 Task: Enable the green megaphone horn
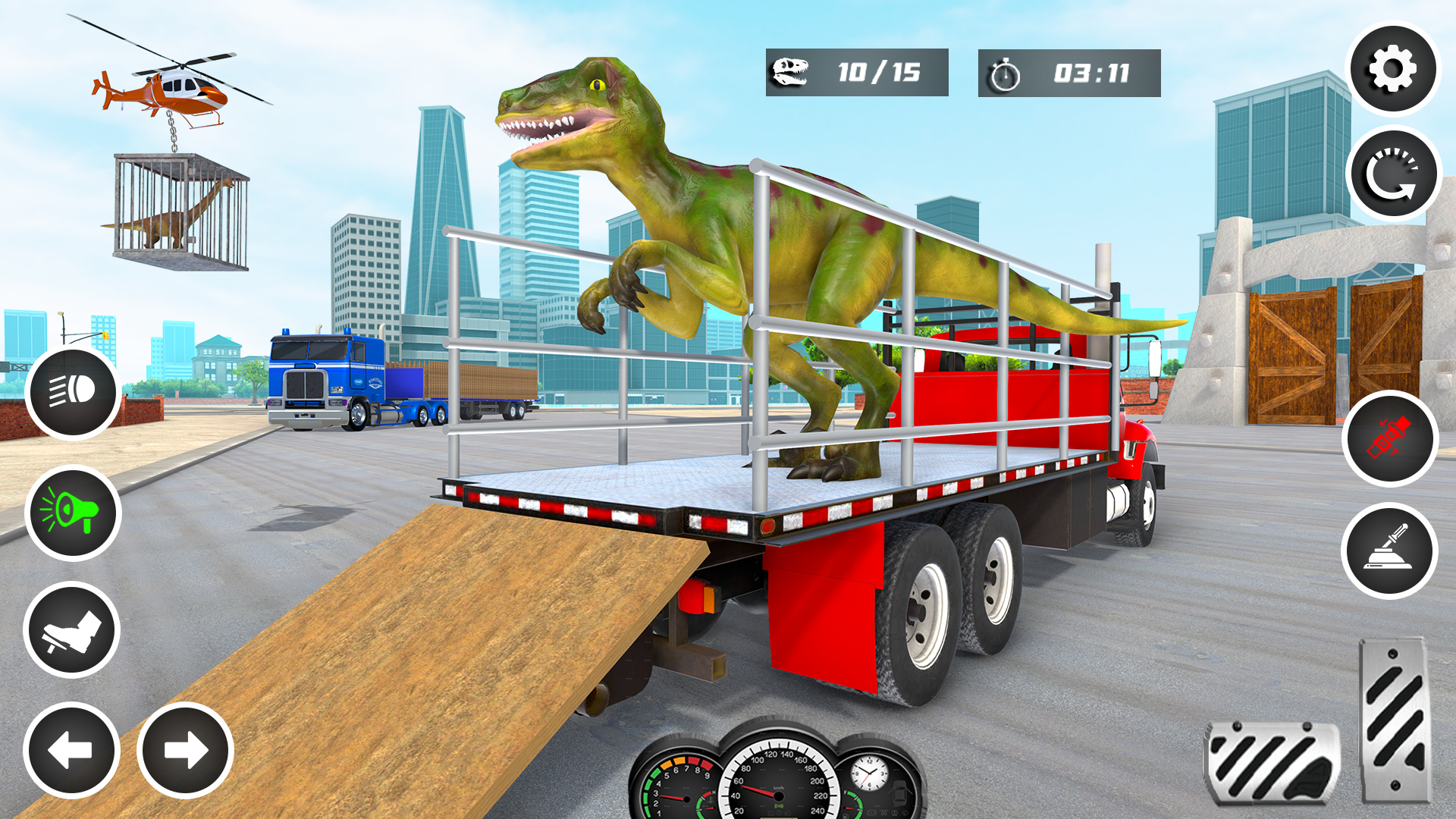pos(71,512)
